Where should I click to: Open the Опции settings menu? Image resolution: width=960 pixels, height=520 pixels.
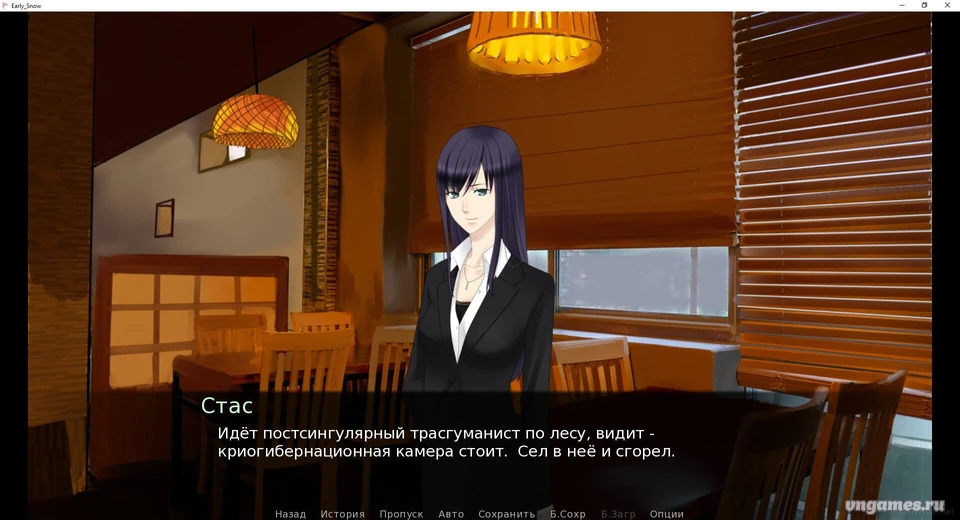click(x=666, y=514)
